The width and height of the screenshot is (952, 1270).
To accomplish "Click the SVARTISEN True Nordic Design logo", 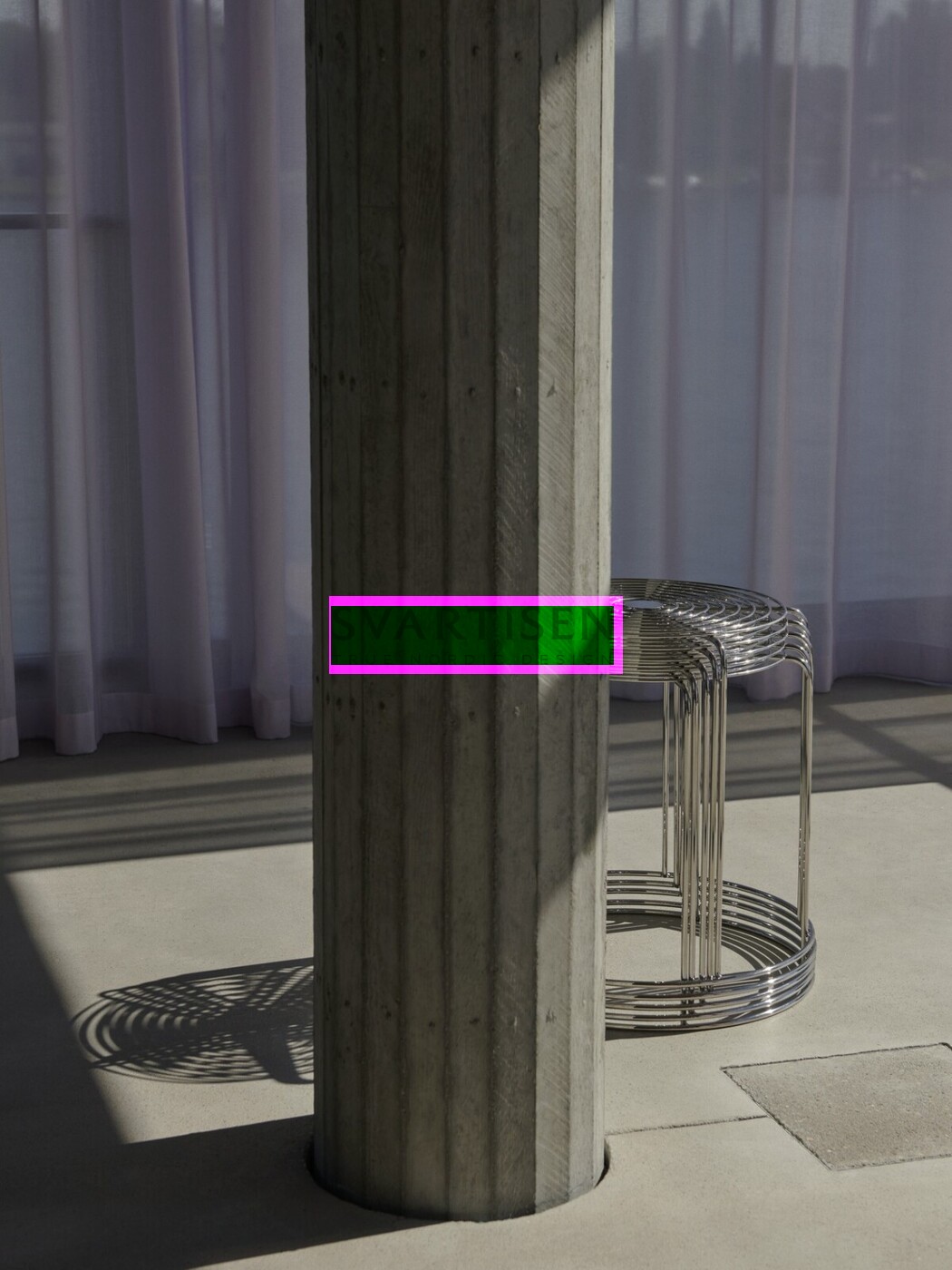I will [475, 634].
